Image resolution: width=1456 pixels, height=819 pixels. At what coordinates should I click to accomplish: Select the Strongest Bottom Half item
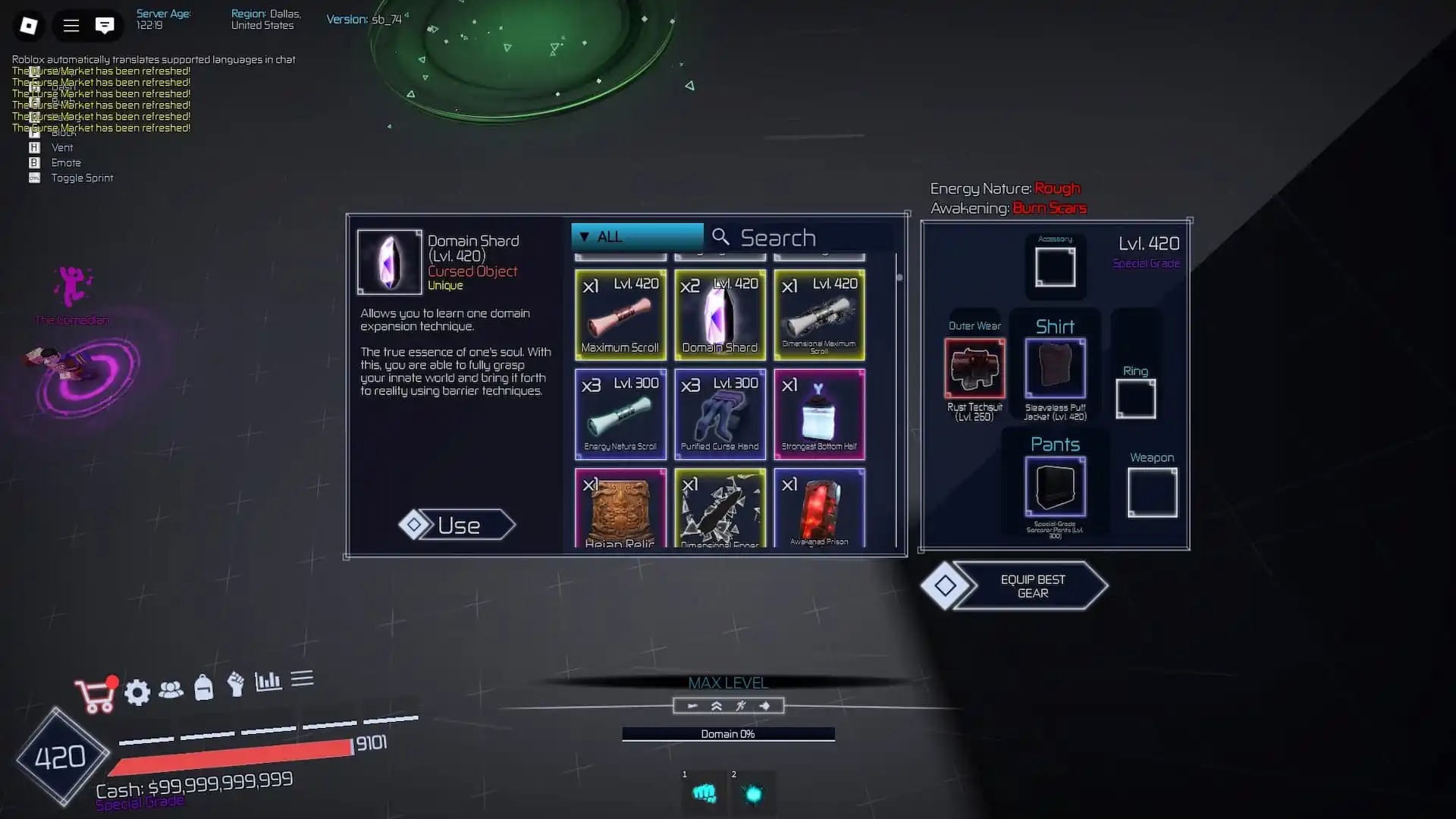pyautogui.click(x=819, y=414)
